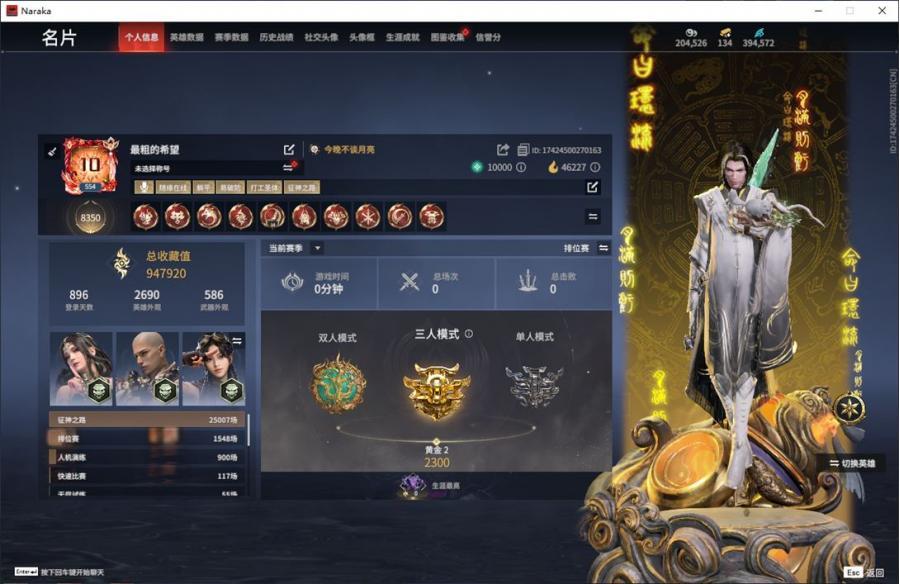Viewport: 900px width, 584px height.
Task: Select the 单人模式 rank emblem
Action: 533,384
